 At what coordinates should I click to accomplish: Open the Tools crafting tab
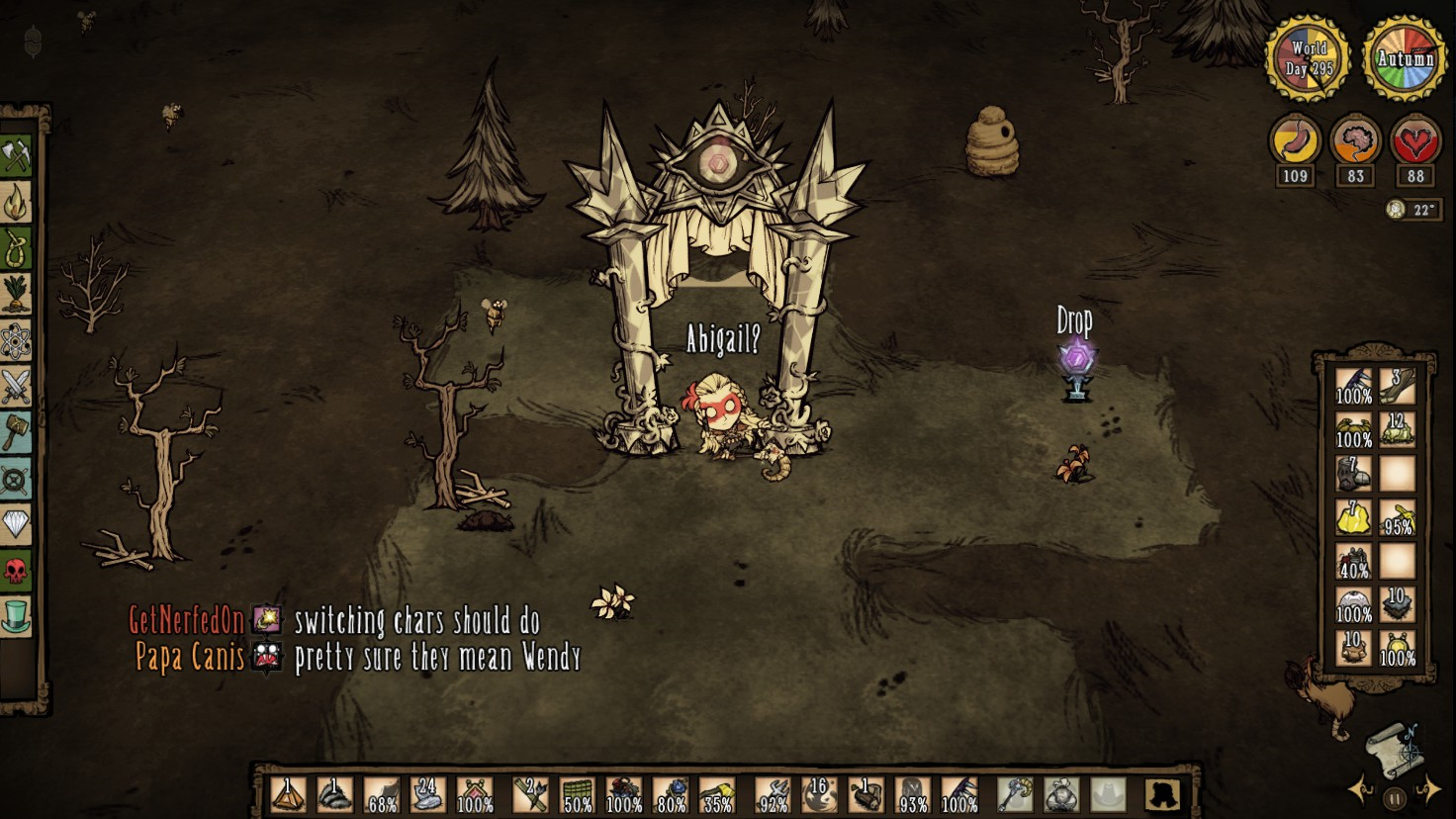[17, 155]
